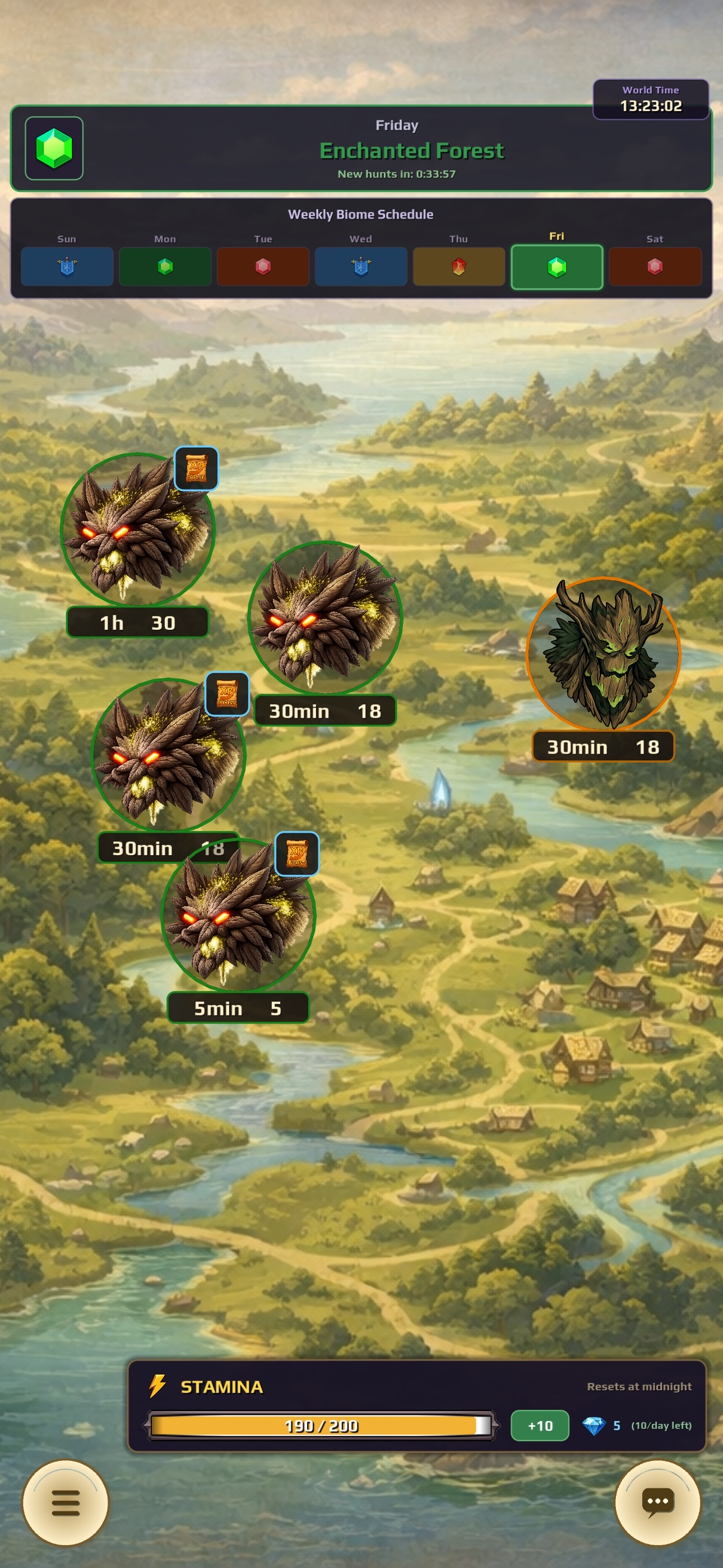Select the Monday biome tile
The height and width of the screenshot is (1568, 723).
coord(165,266)
